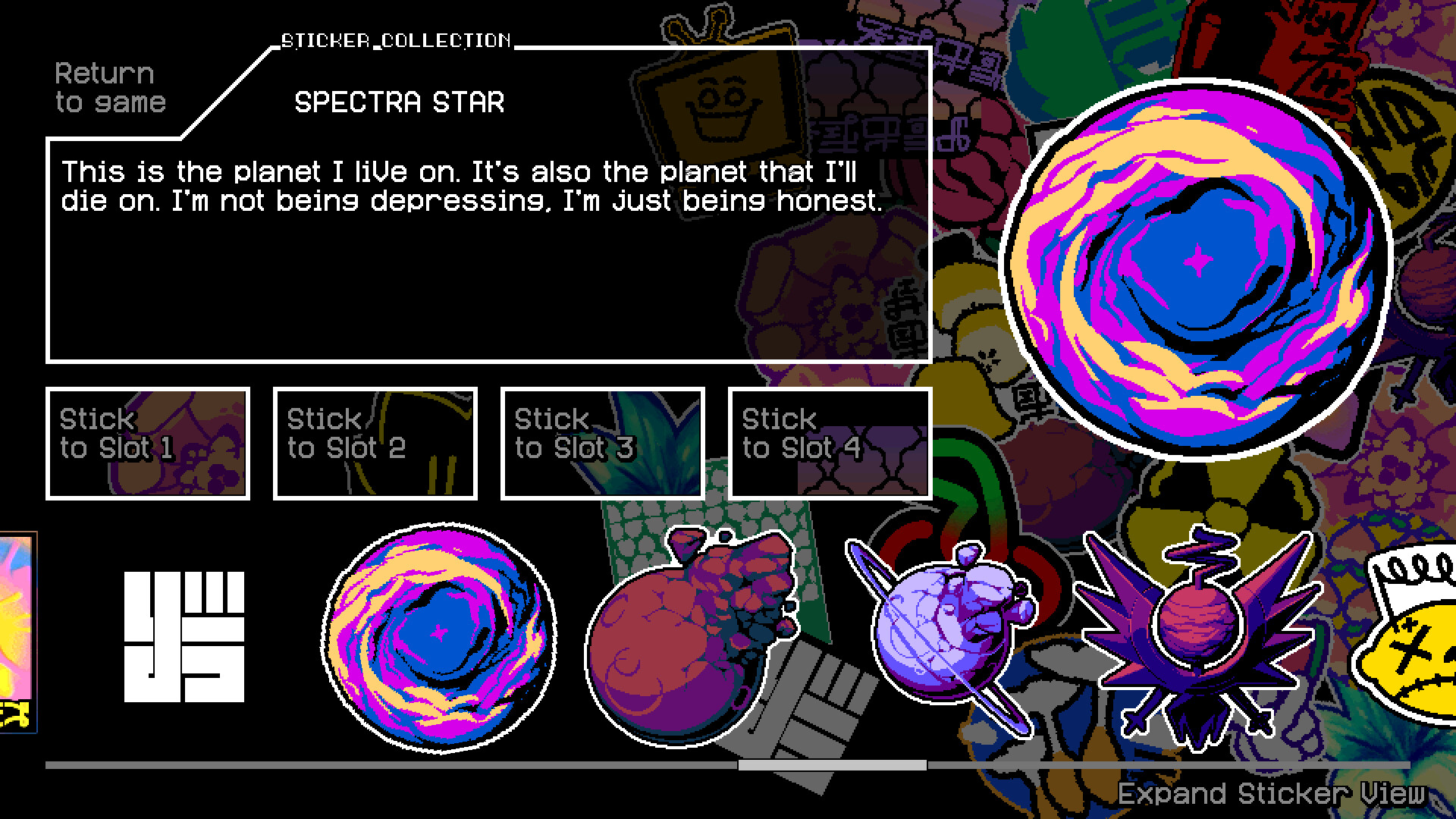Viewport: 1456px width, 819px height.
Task: Stick Spectra Star to Slot 4
Action: click(830, 444)
